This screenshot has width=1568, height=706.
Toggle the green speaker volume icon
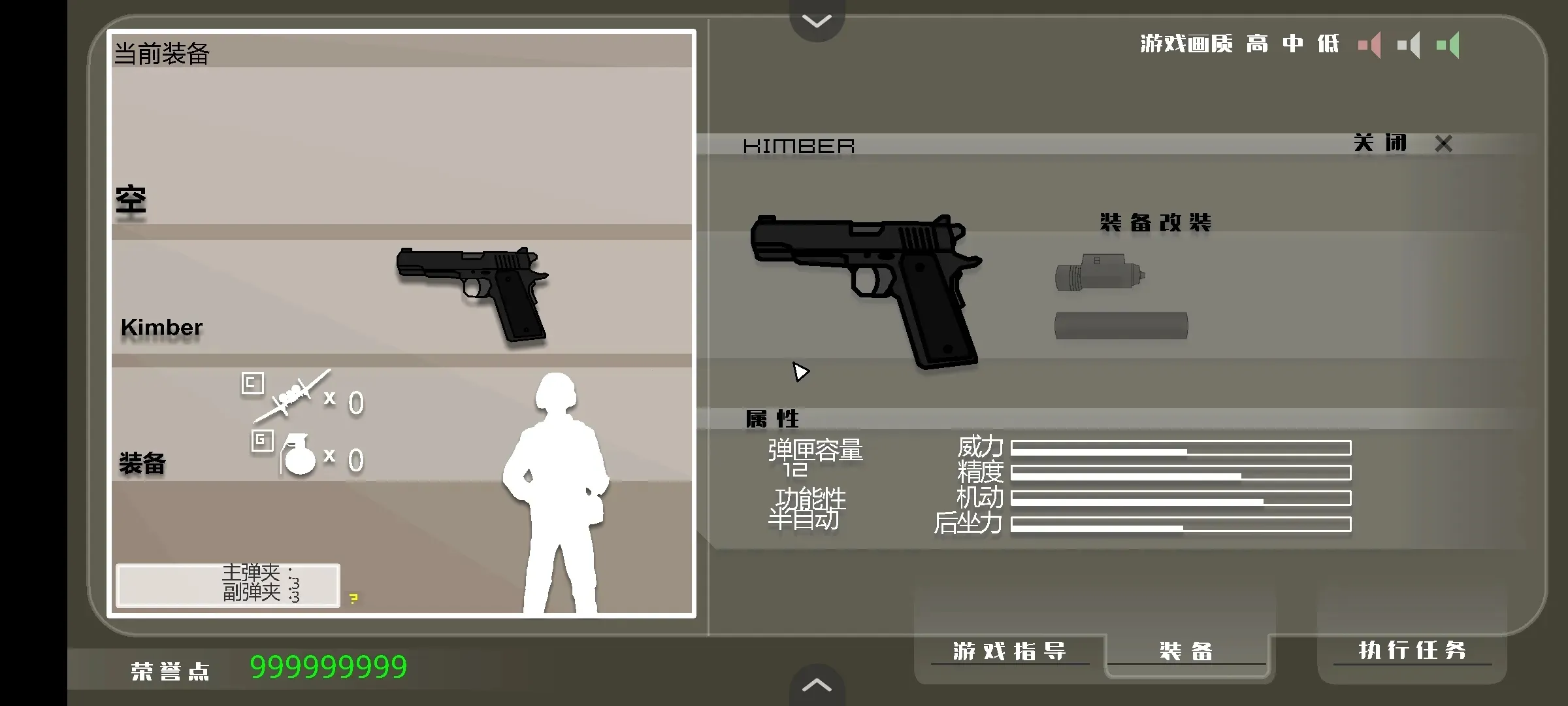tap(1449, 44)
